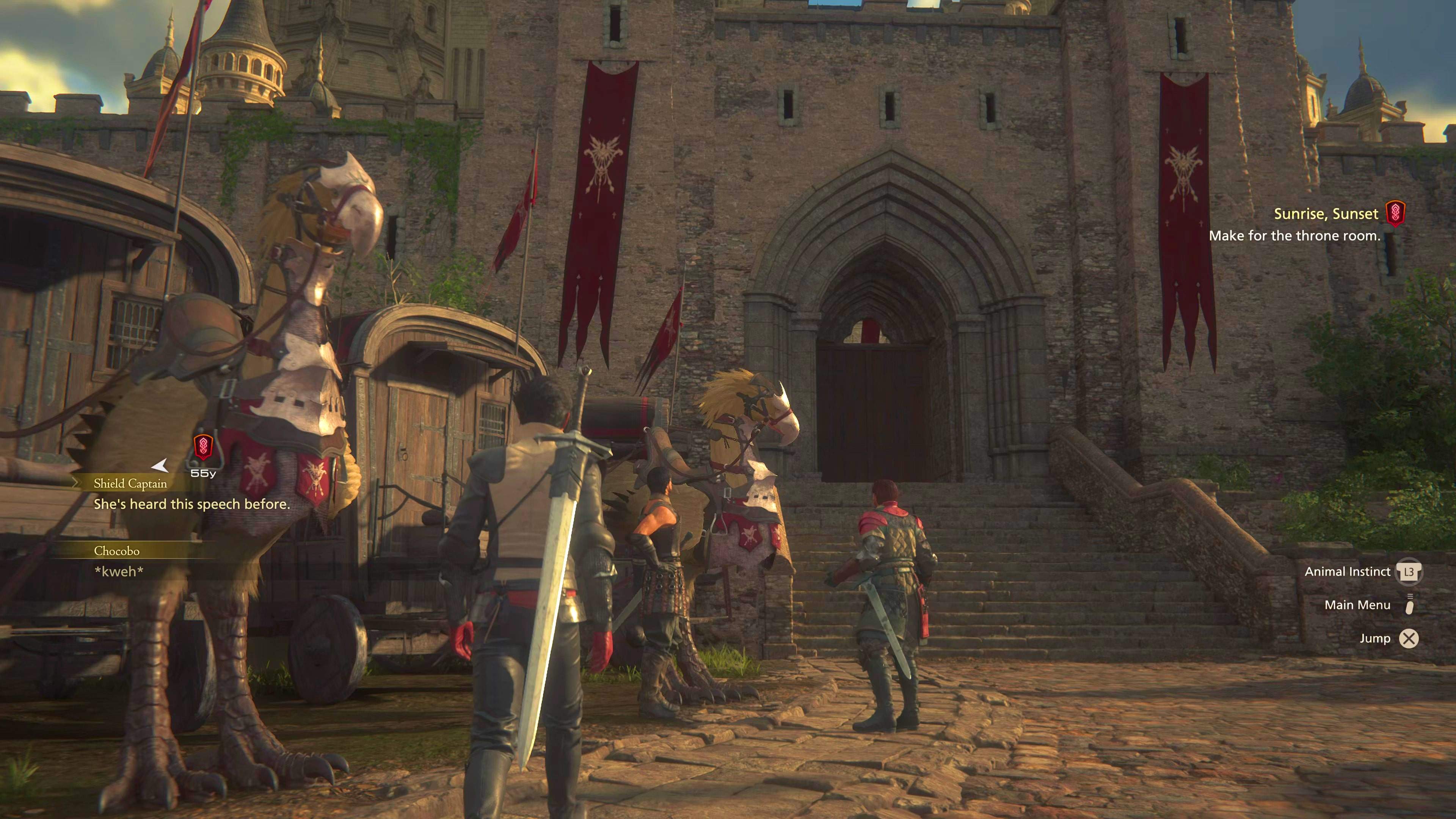Viewport: 1456px width, 819px height.
Task: Click the X button icon beside Jump
Action: pyautogui.click(x=1409, y=638)
